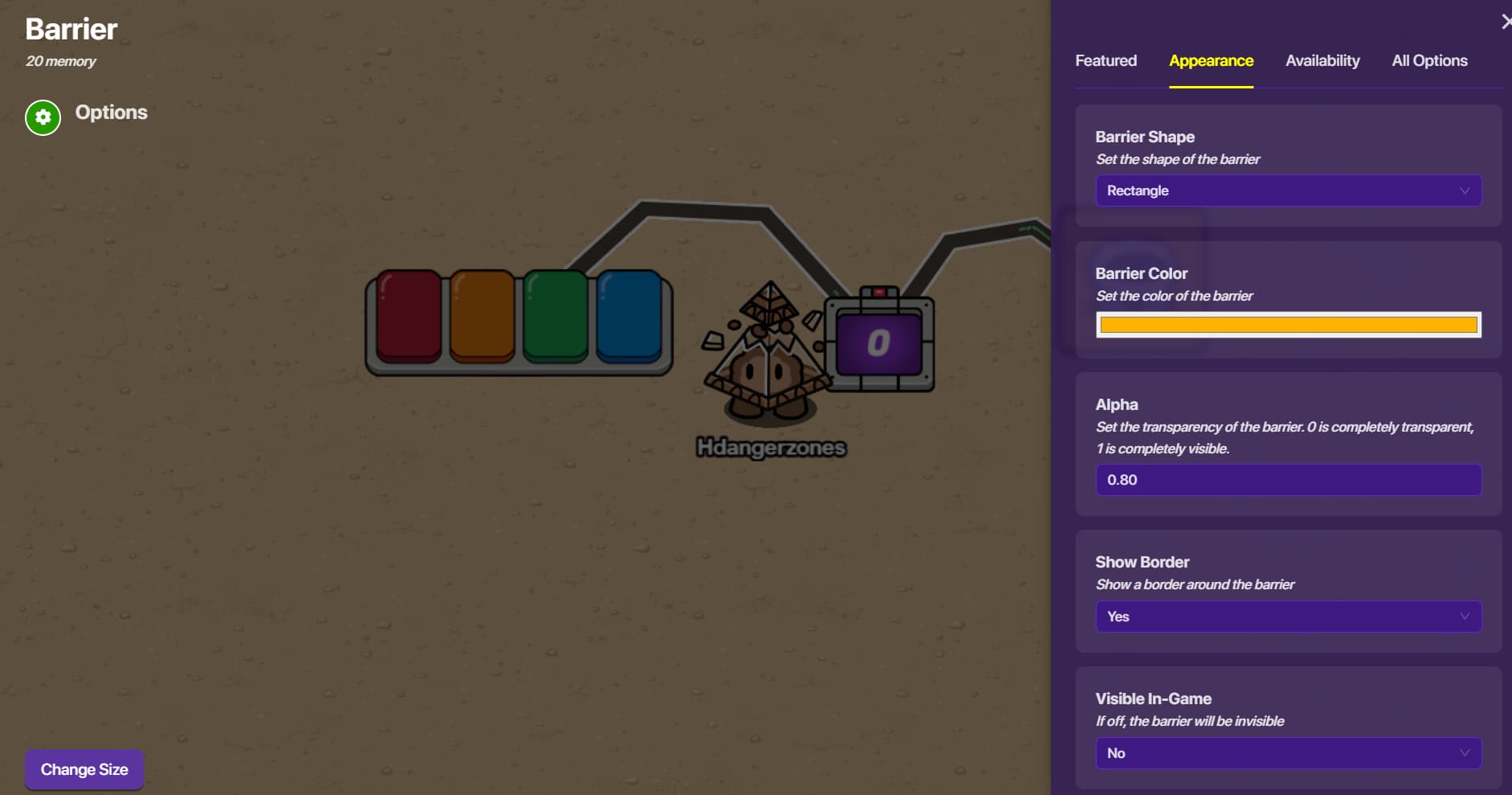Open the Show Border dropdown

click(1288, 617)
